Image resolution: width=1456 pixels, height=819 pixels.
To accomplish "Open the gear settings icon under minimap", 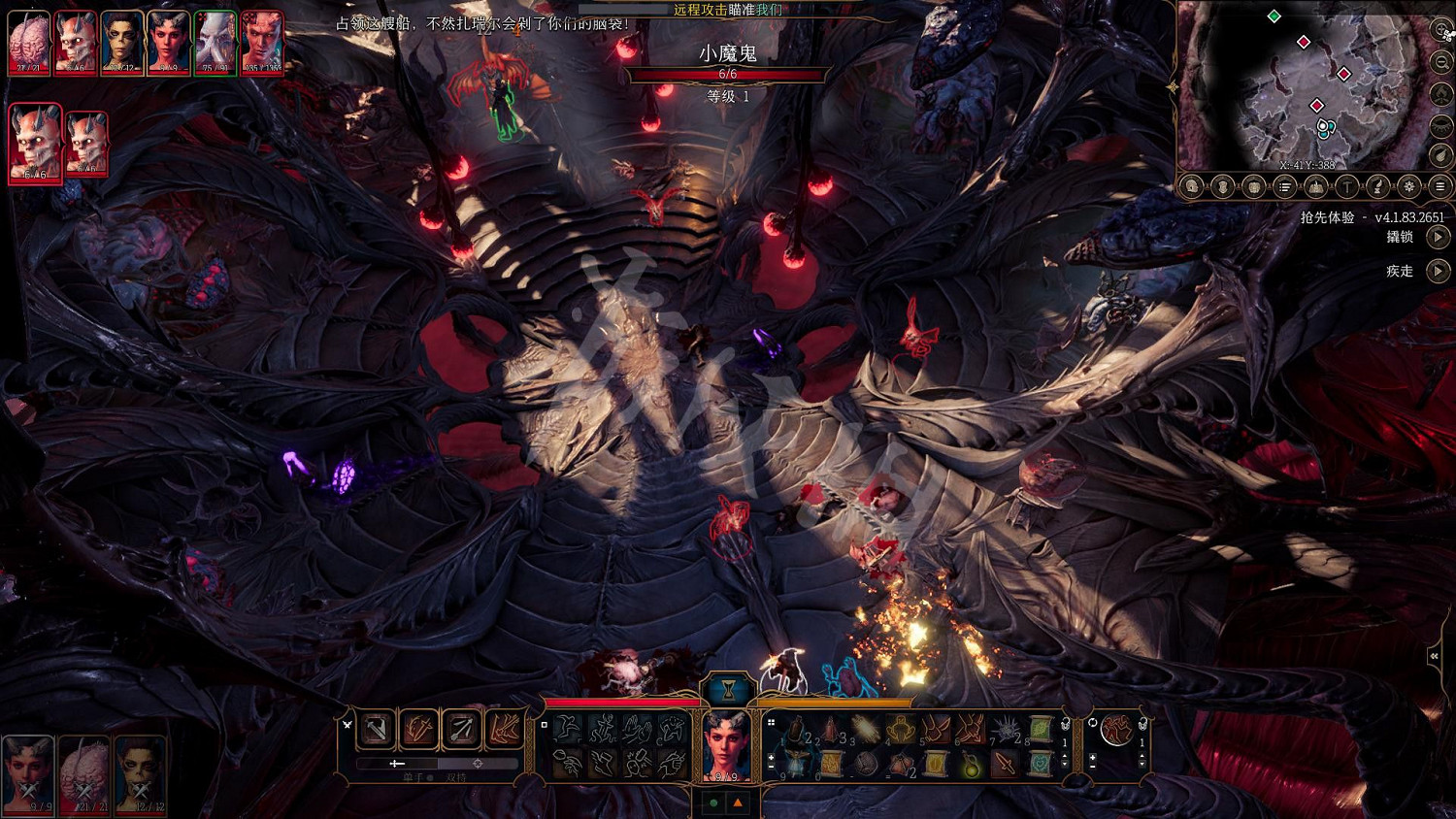I will click(1409, 186).
